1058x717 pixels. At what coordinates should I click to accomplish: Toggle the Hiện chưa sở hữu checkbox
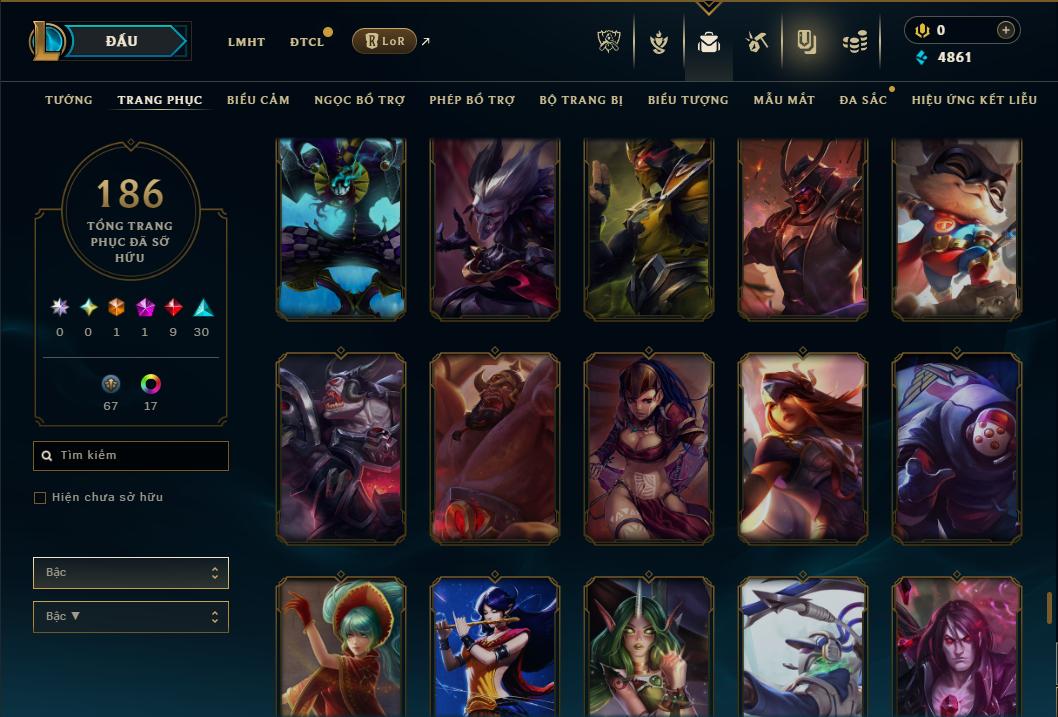pos(40,498)
